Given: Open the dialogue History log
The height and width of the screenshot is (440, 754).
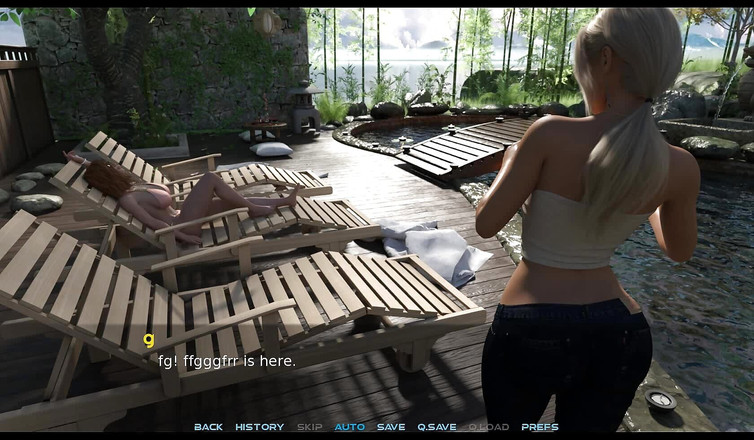Looking at the screenshot, I should pyautogui.click(x=259, y=427).
